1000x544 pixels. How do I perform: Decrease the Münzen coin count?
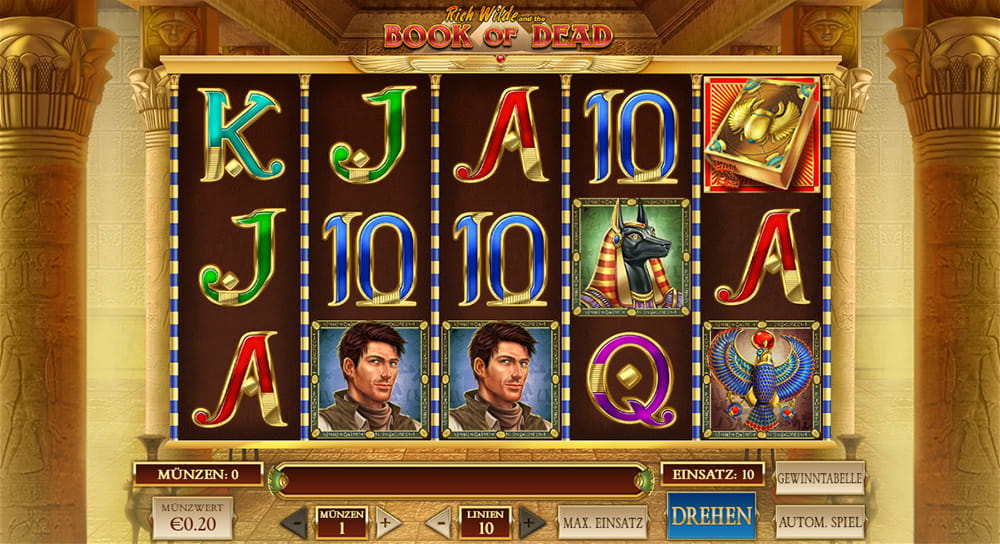point(294,522)
